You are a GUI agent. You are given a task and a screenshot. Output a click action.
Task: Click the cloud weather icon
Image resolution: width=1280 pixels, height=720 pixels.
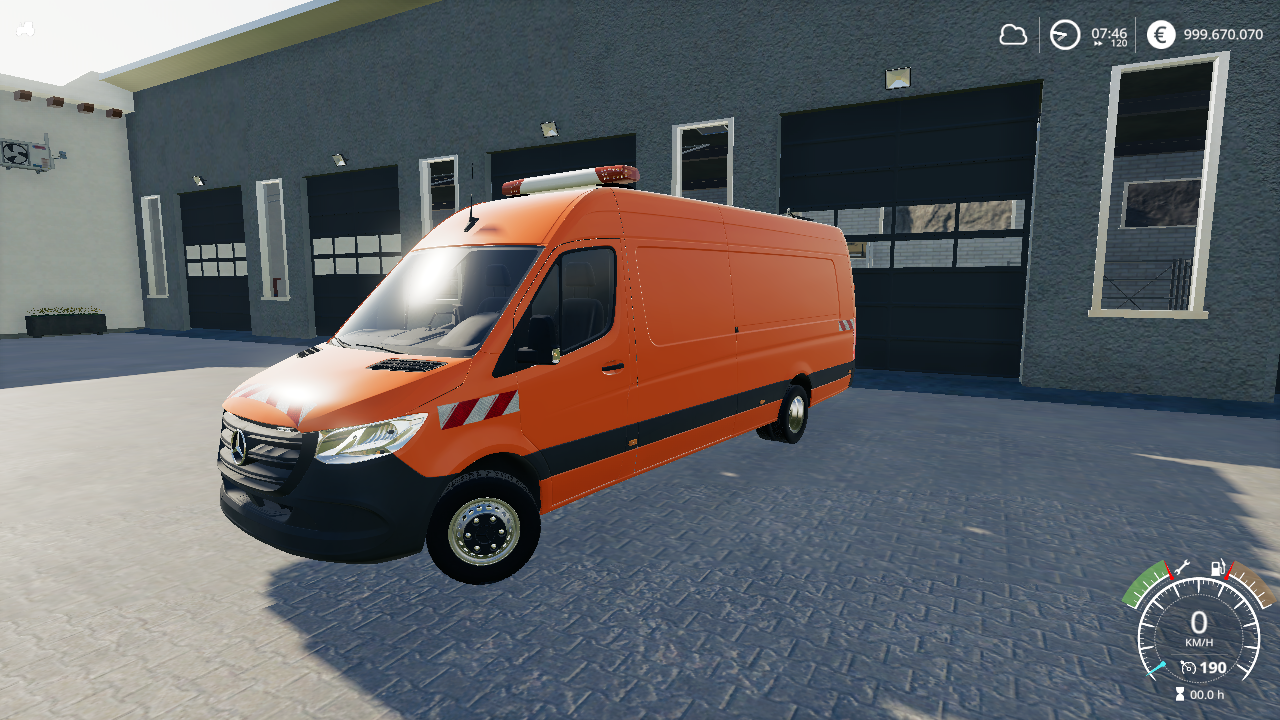click(1013, 35)
